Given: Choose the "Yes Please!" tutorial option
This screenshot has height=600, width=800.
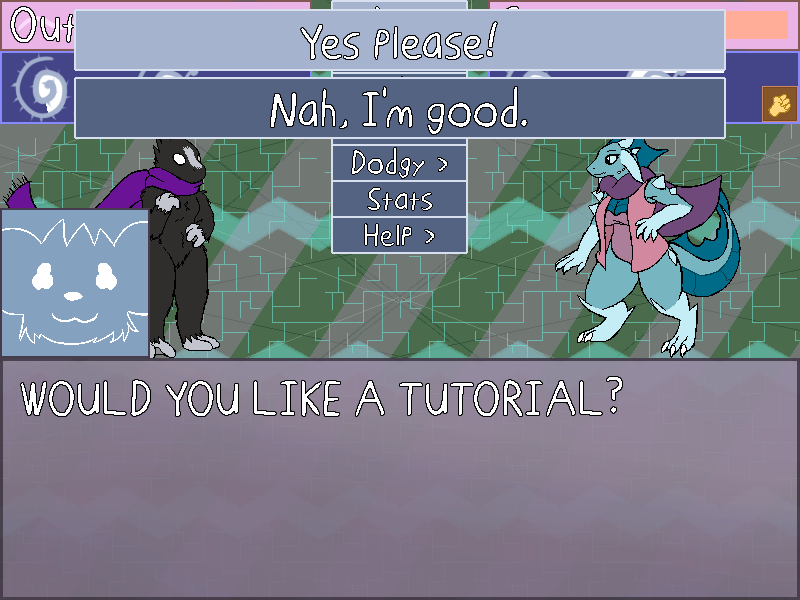Looking at the screenshot, I should [x=399, y=41].
